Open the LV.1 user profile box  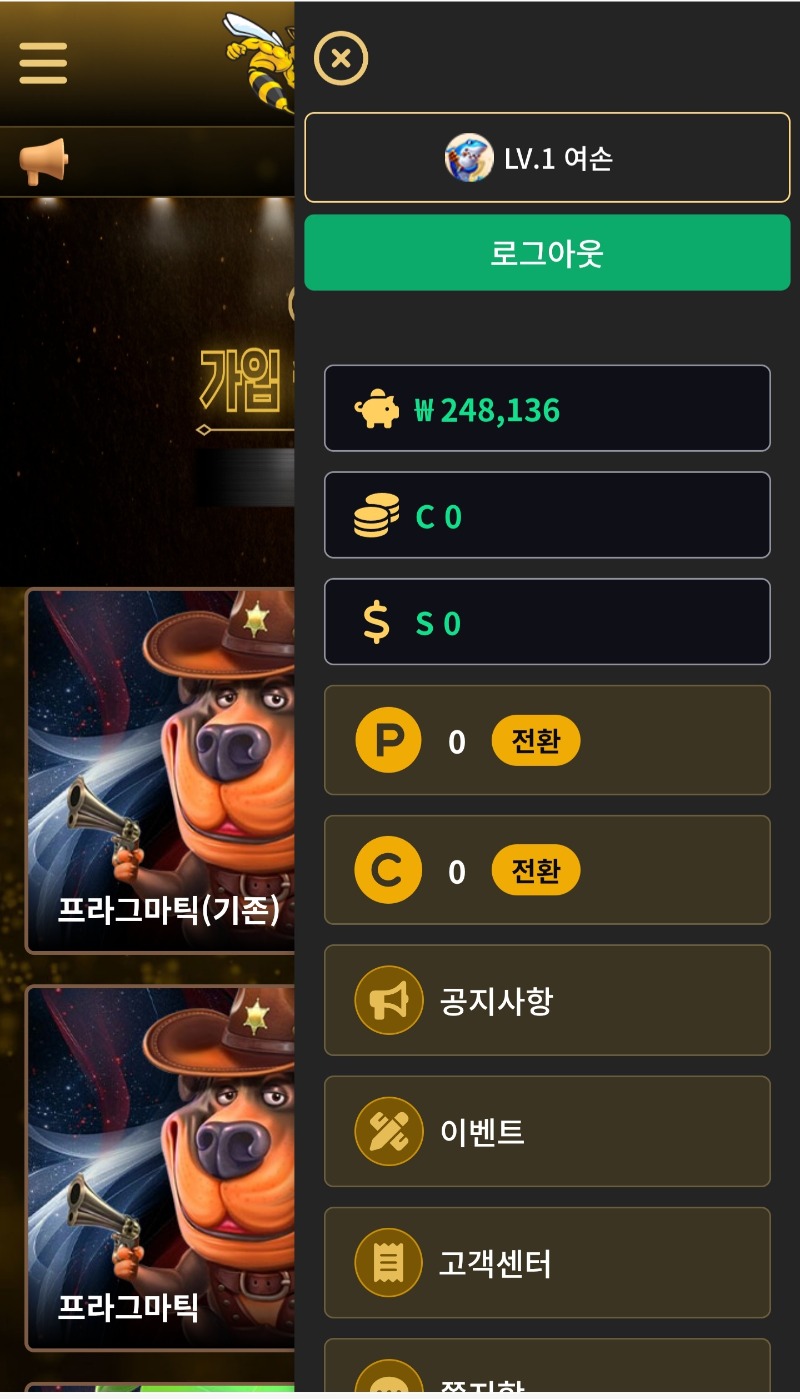coord(547,158)
